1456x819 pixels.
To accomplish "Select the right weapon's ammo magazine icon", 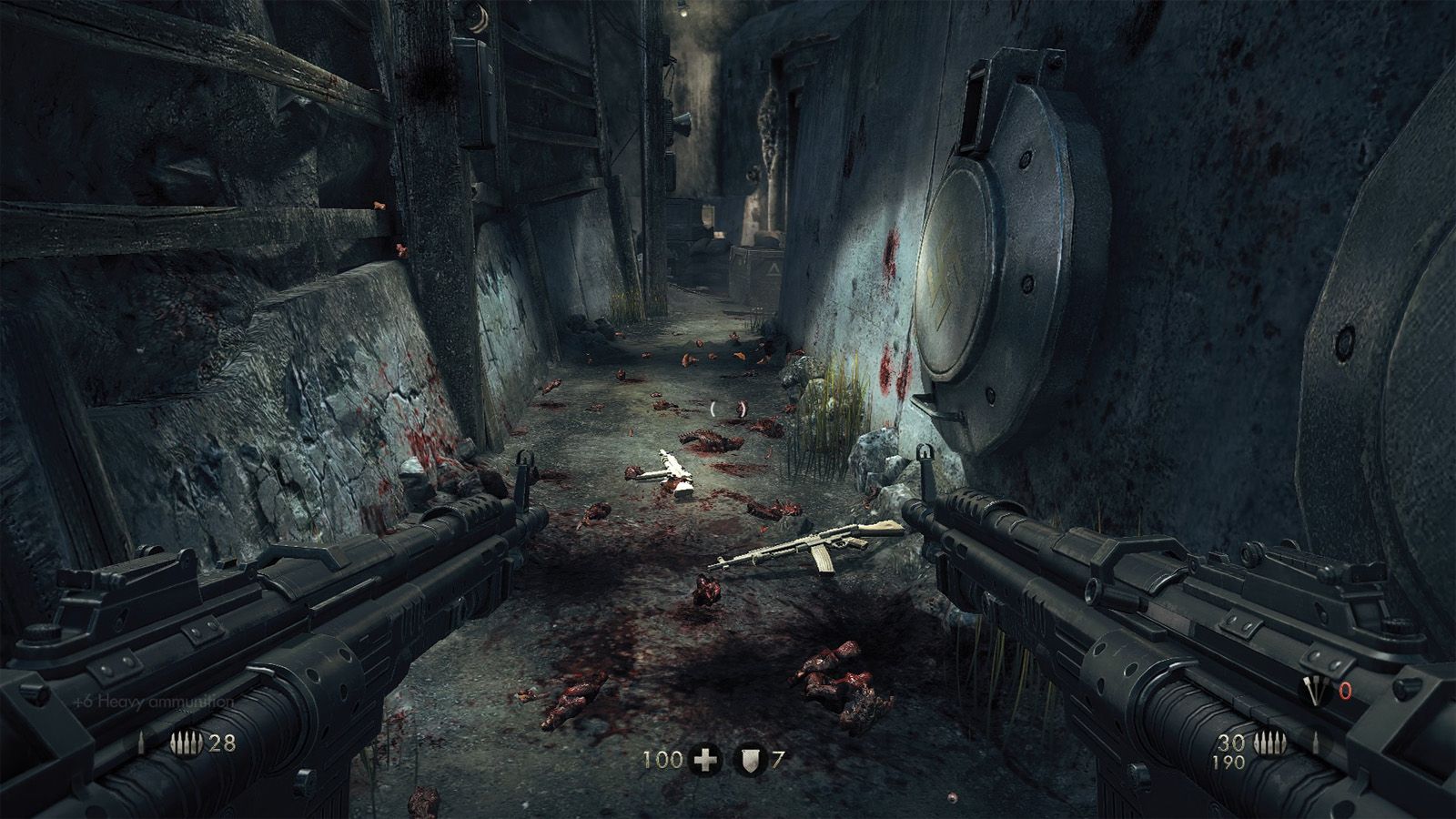I will point(1266,743).
